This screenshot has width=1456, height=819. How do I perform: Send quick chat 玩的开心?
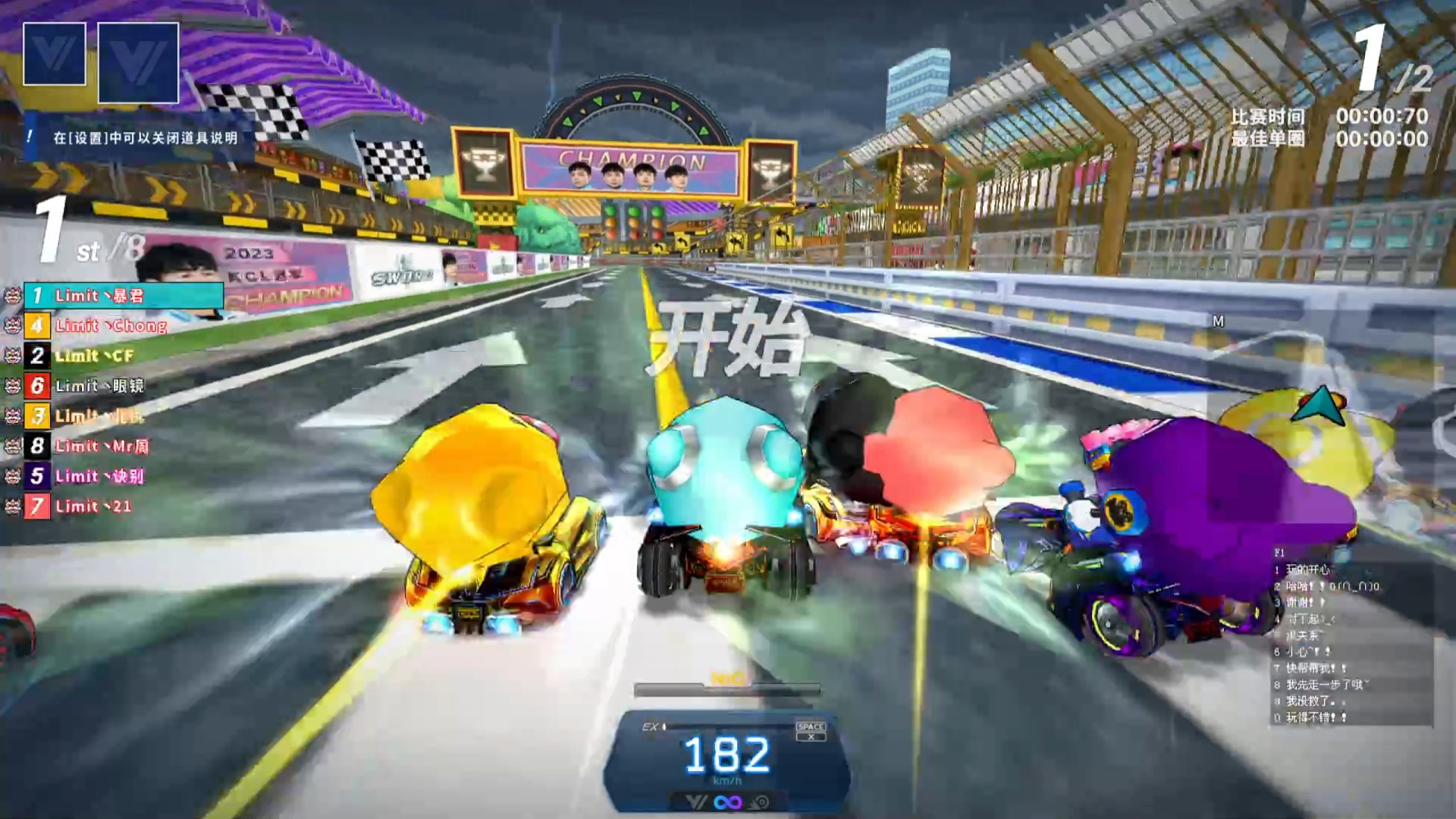[x=1307, y=570]
